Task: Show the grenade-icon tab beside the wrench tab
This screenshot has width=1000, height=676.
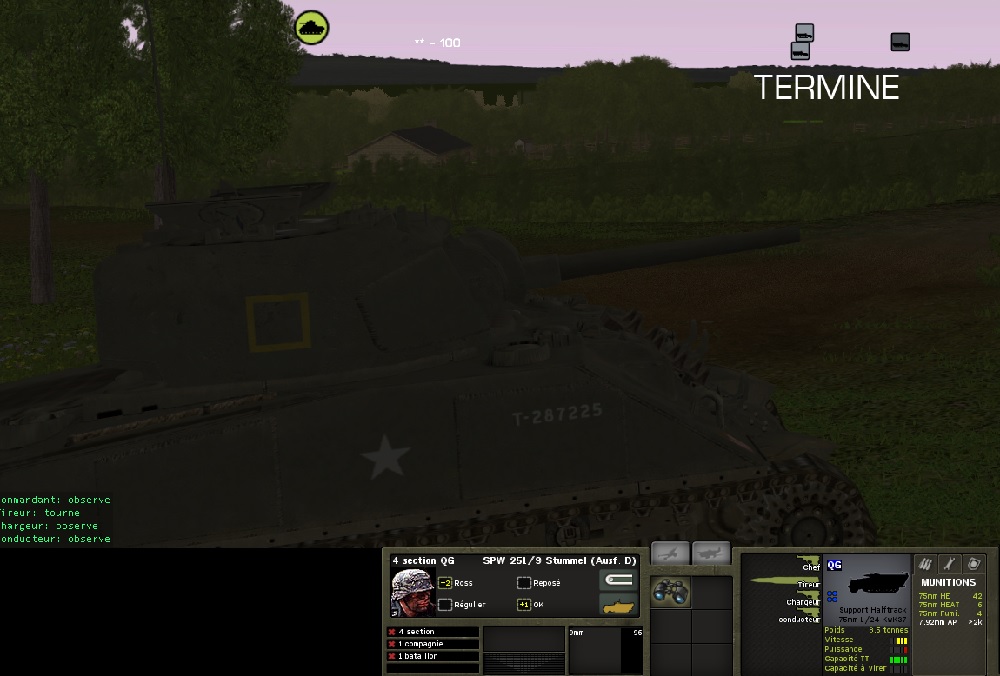Action: [976, 565]
